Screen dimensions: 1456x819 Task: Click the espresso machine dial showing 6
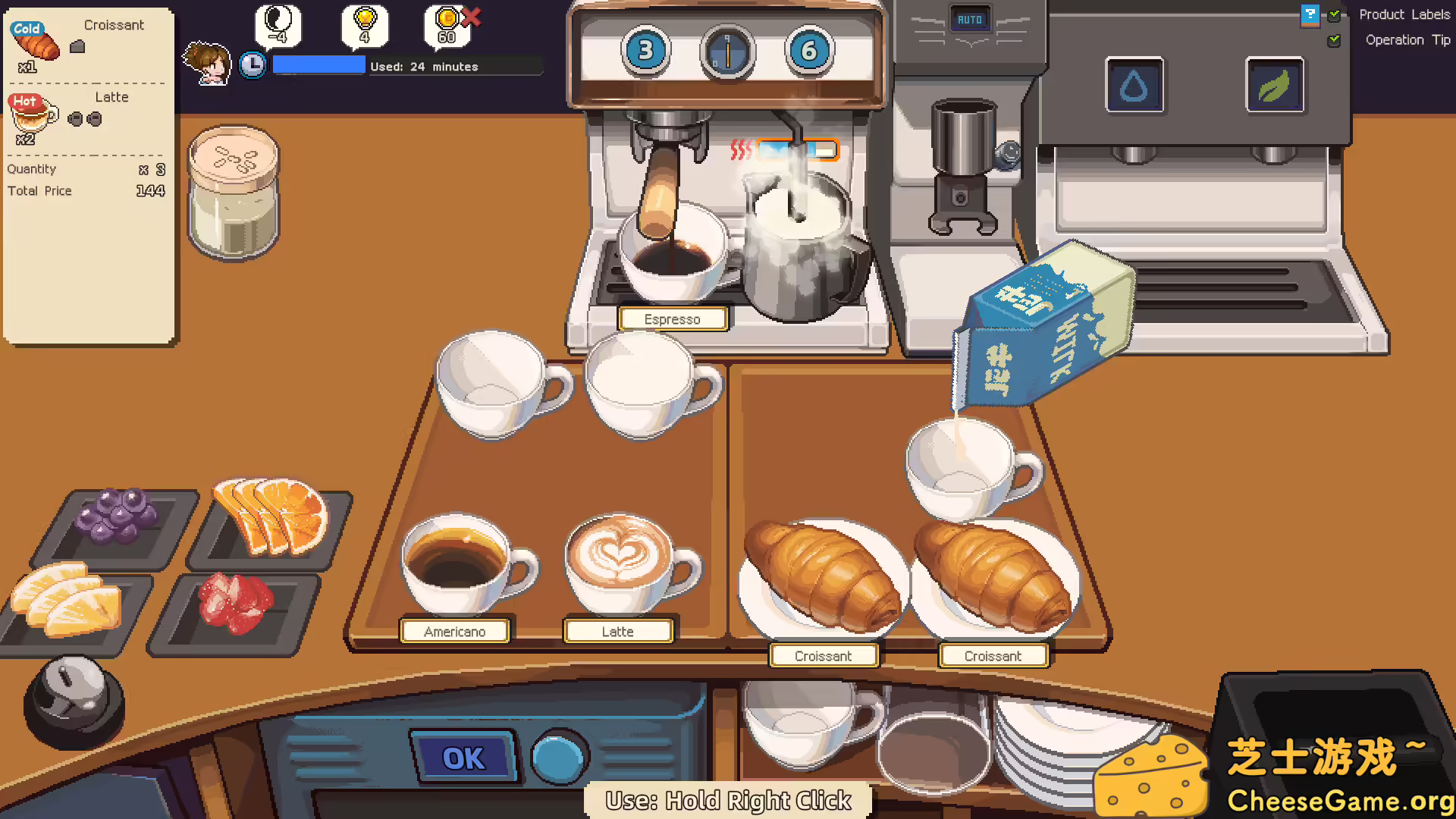808,50
